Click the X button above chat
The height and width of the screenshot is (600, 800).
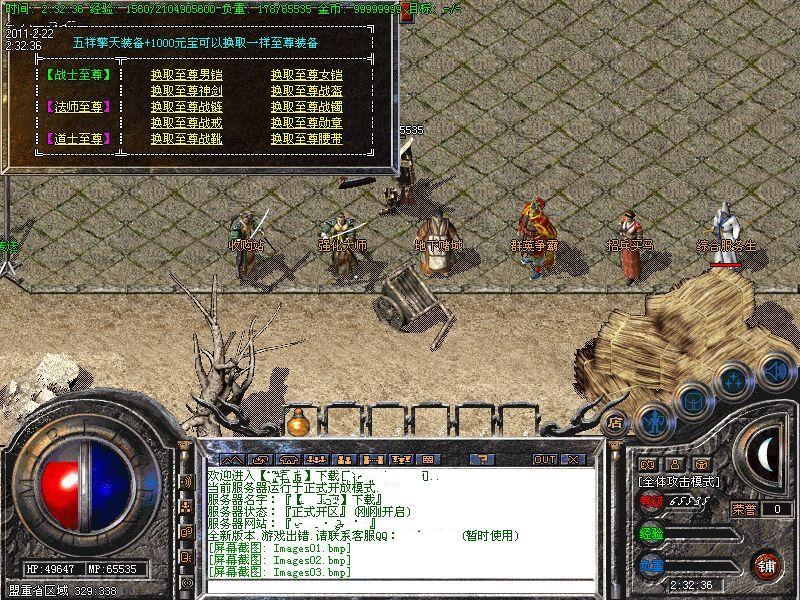pyautogui.click(x=573, y=460)
